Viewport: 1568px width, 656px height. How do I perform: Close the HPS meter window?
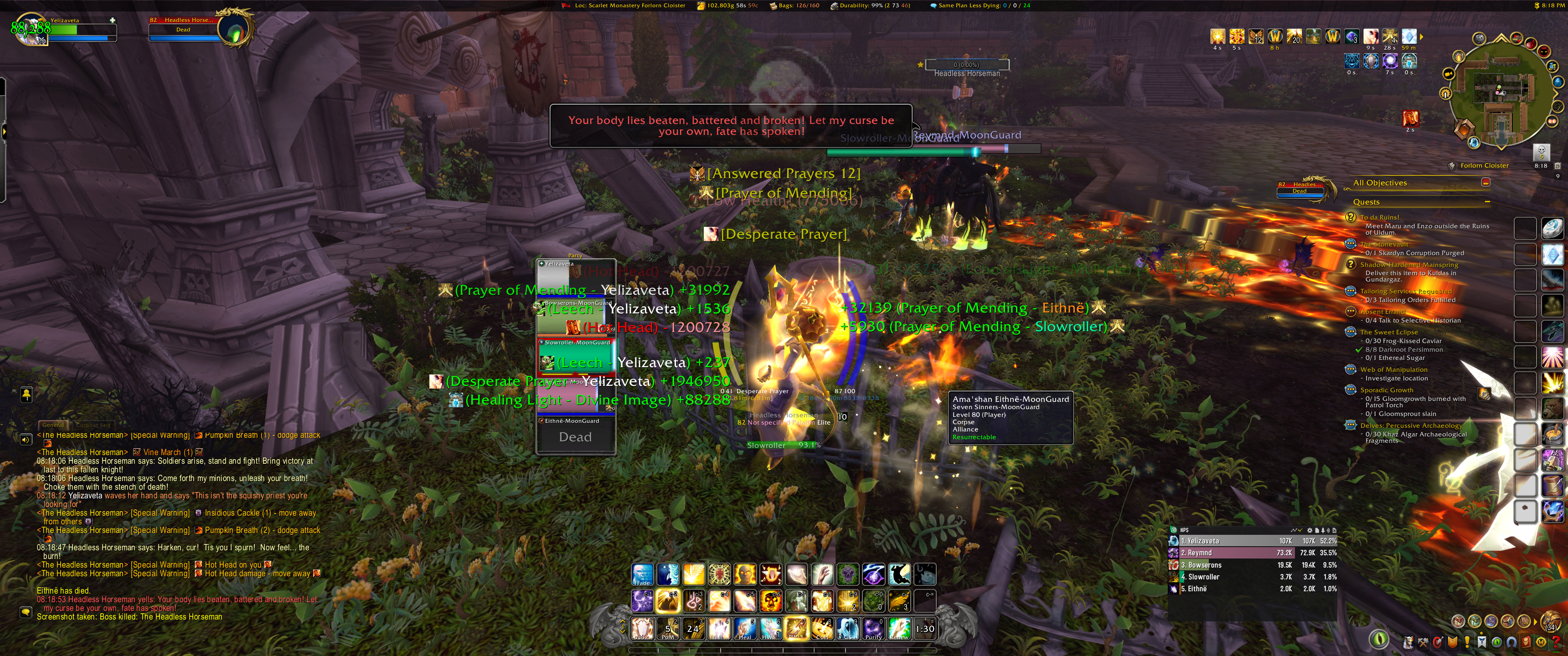point(1334,530)
